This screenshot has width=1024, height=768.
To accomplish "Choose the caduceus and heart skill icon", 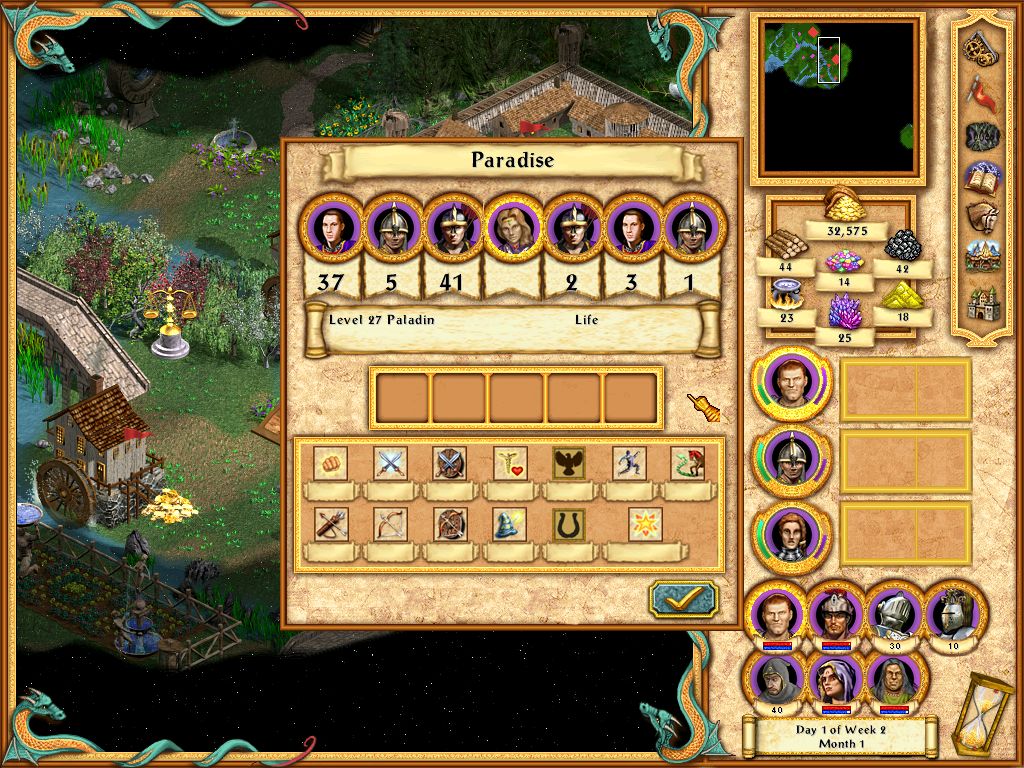I will point(510,463).
